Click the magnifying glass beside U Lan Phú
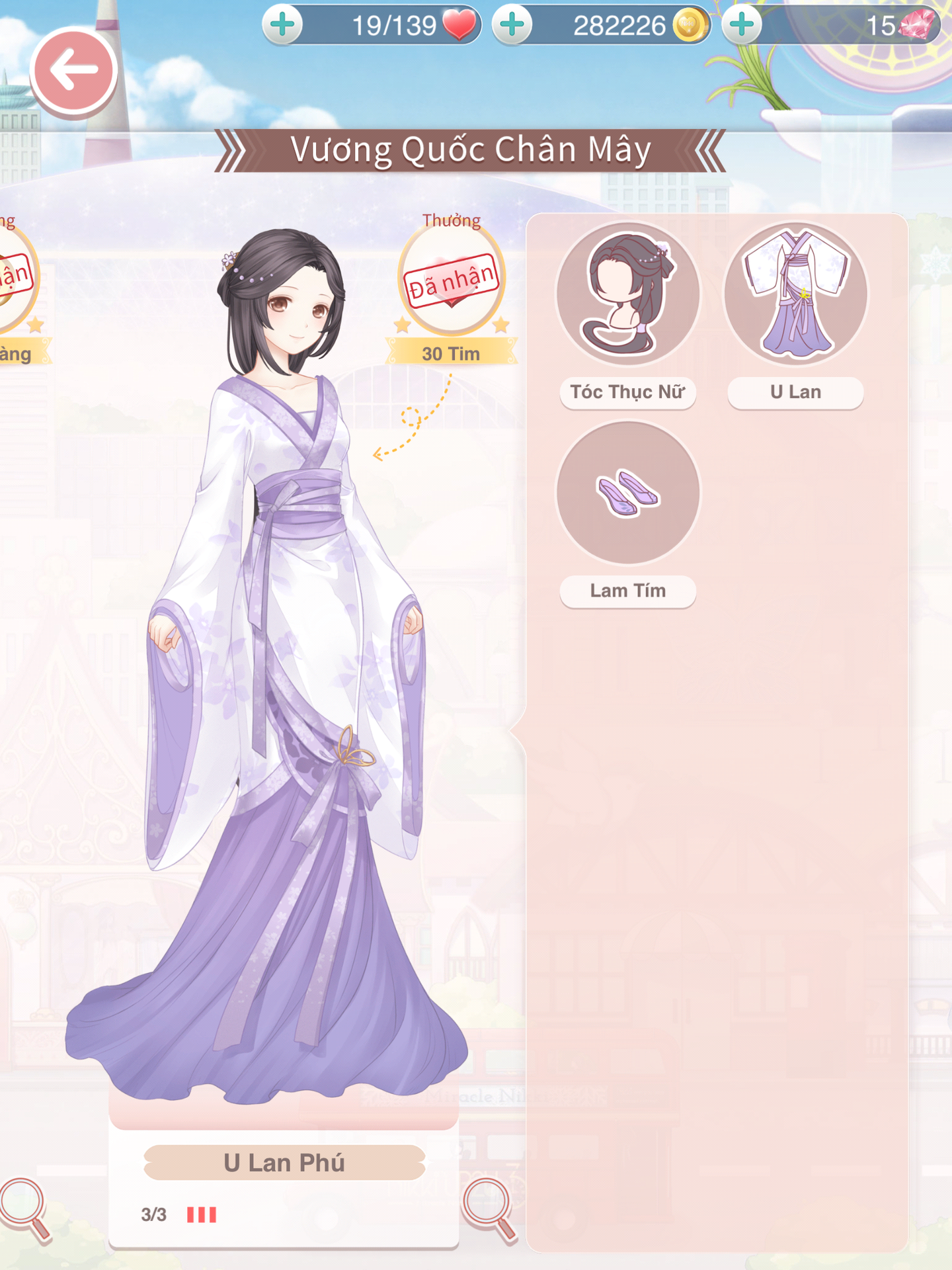 (488, 1208)
